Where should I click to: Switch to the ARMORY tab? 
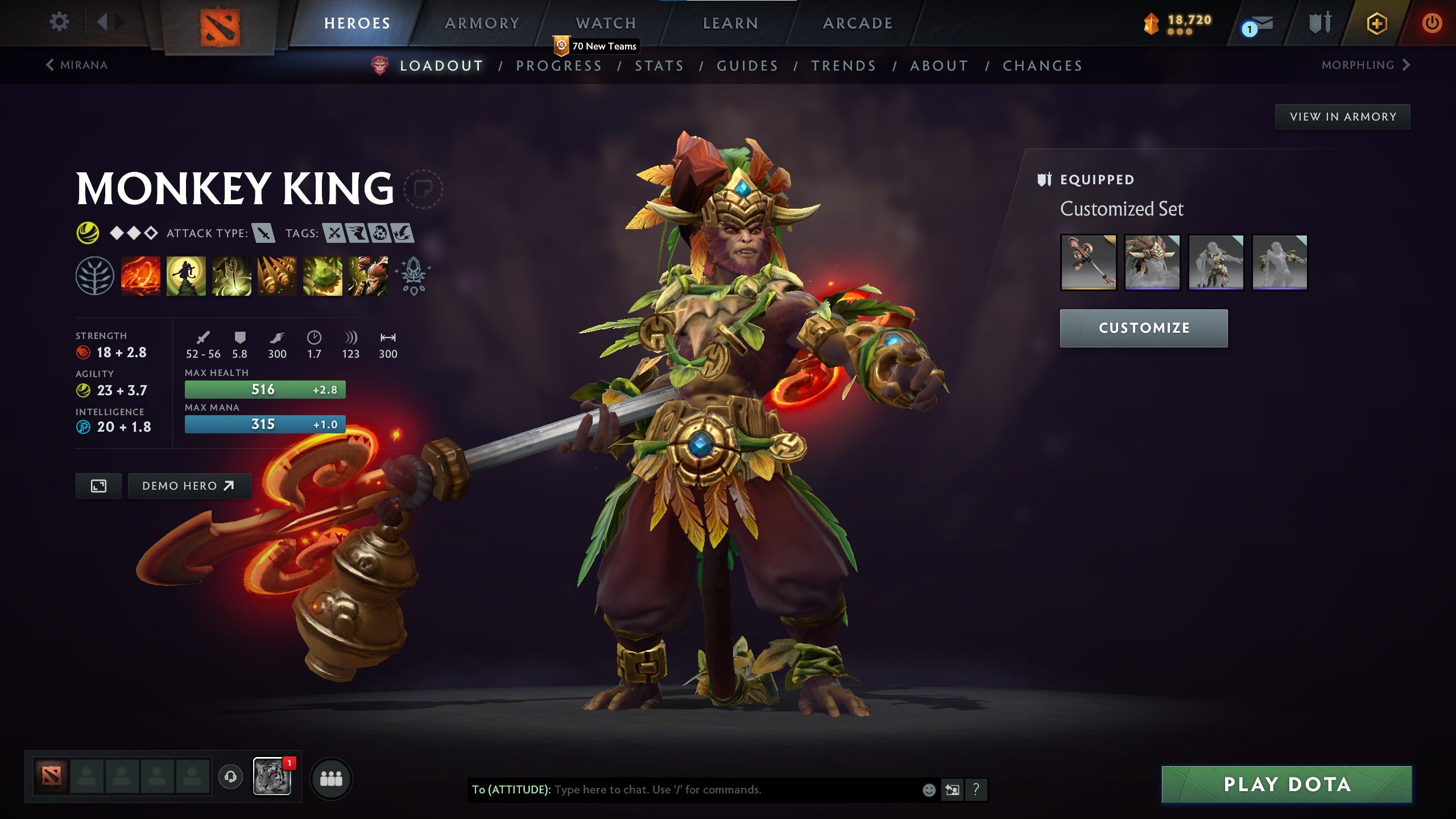pyautogui.click(x=481, y=23)
